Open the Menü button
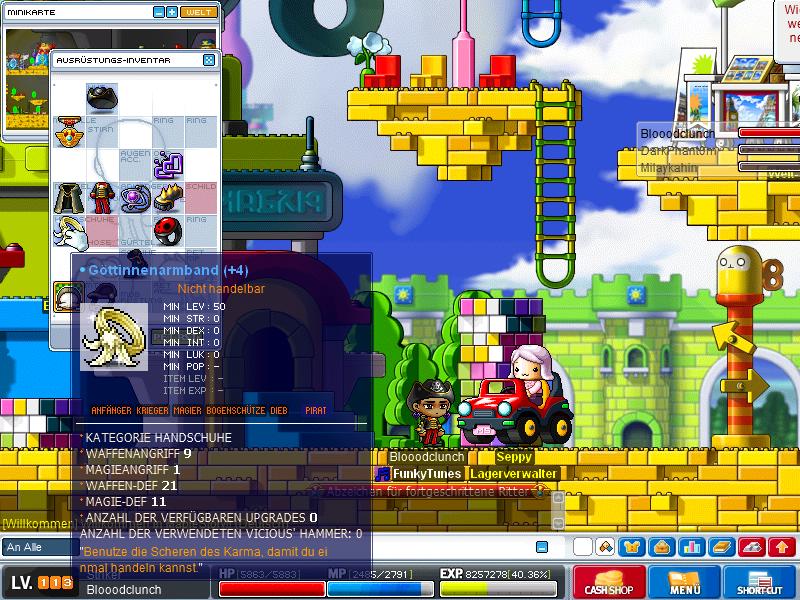 (x=685, y=583)
